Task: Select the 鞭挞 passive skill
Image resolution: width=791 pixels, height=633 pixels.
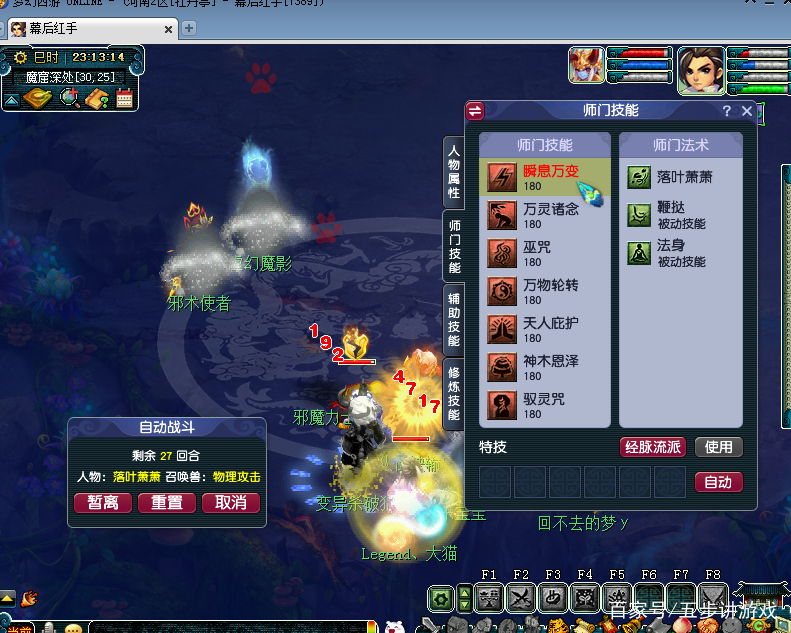Action: pyautogui.click(x=680, y=215)
